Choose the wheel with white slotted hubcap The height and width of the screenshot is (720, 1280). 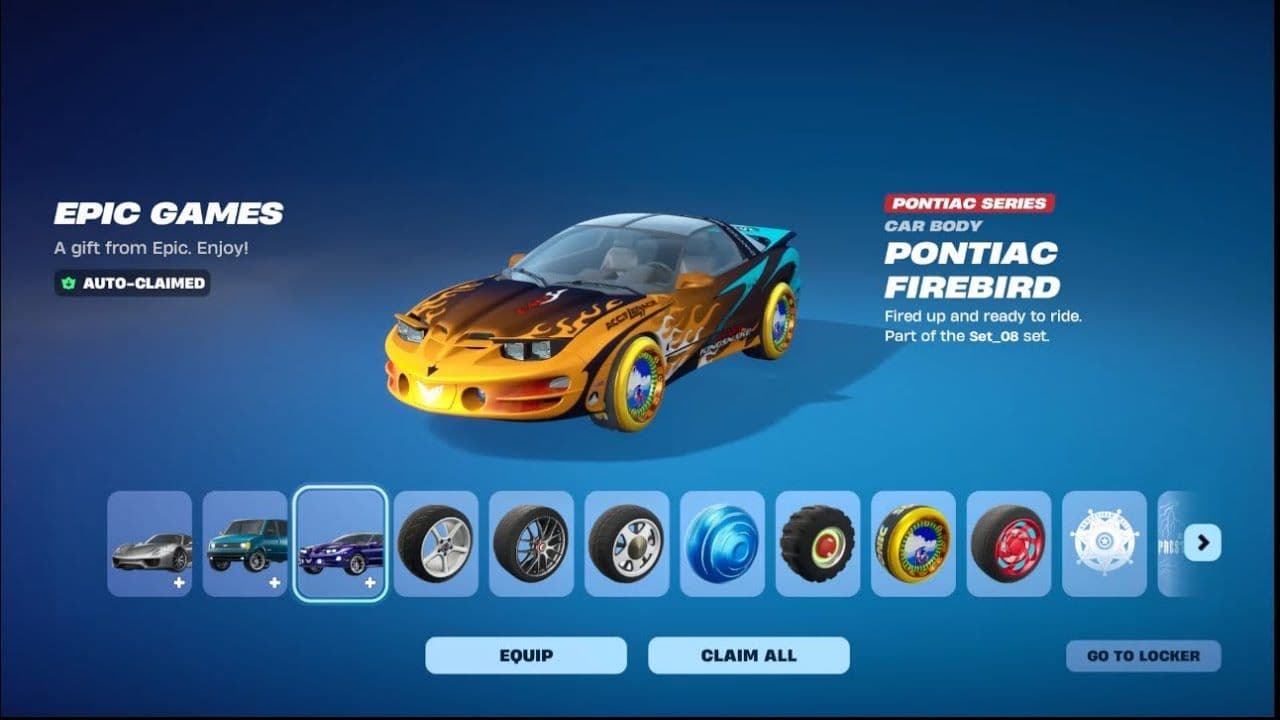coord(627,544)
